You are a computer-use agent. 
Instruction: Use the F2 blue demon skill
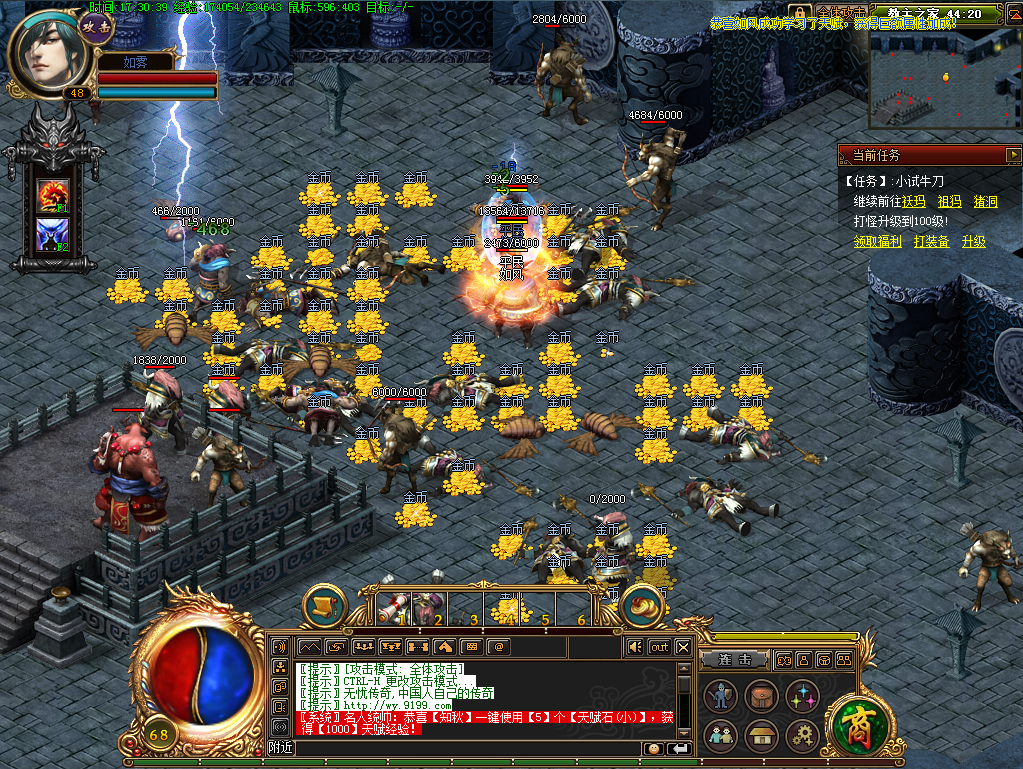click(52, 236)
